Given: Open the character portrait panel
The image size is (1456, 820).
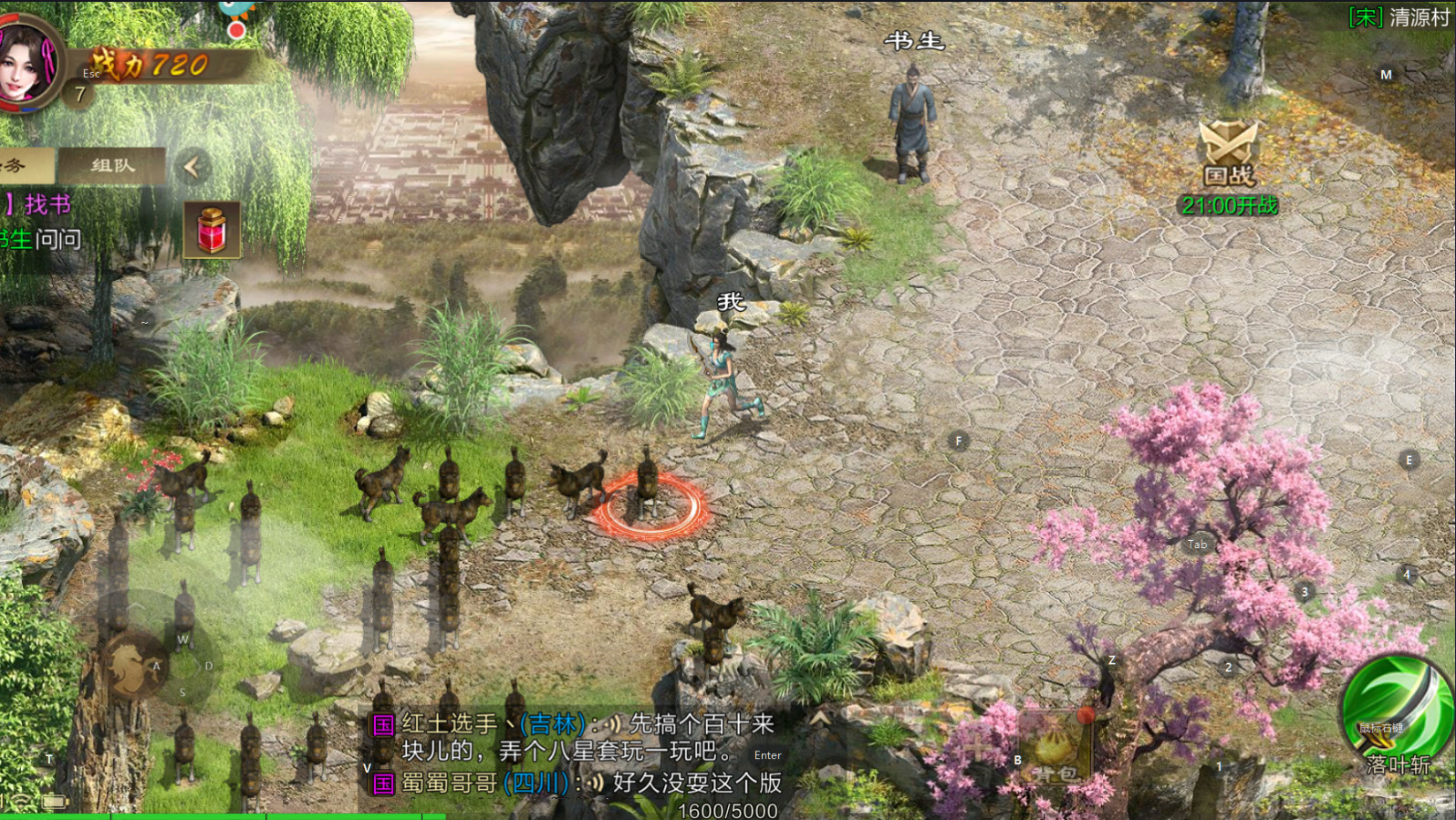Looking at the screenshot, I should tap(27, 64).
